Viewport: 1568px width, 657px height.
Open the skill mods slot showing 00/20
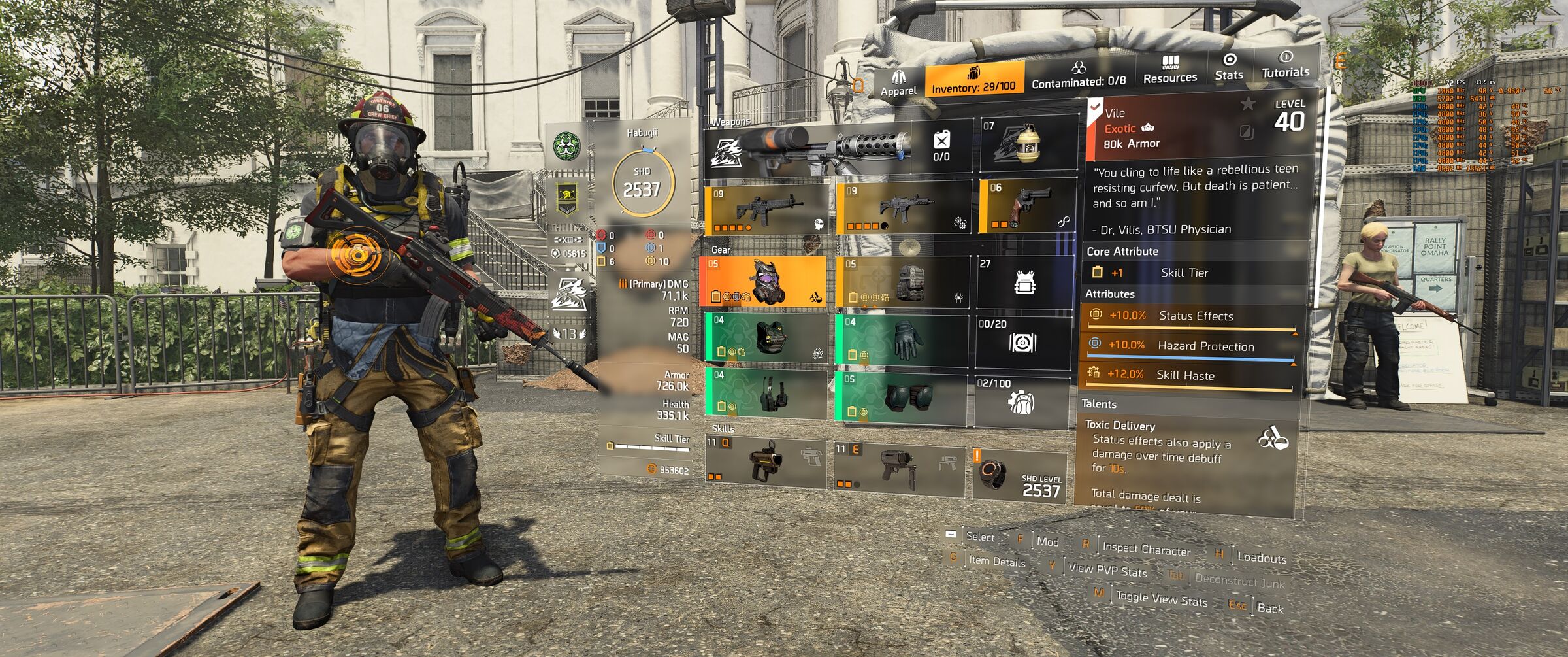(1022, 341)
